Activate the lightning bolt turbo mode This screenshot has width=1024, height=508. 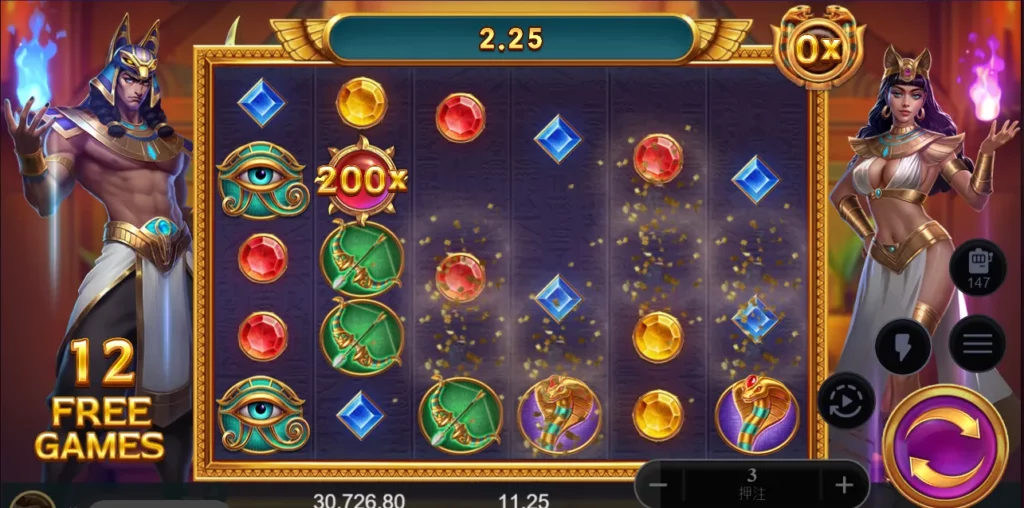click(x=902, y=346)
